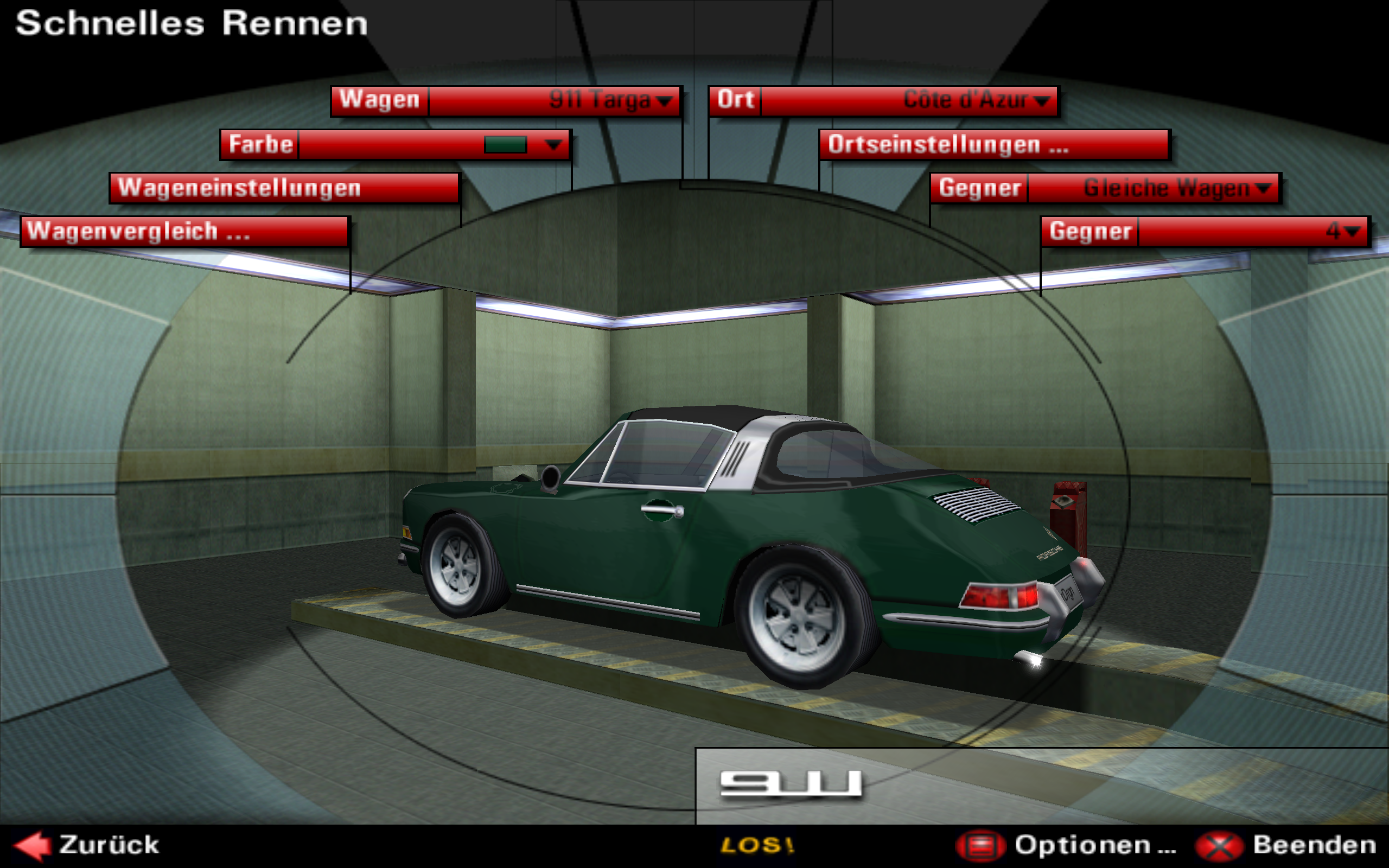Open Wageneinstellungen car settings
The height and width of the screenshot is (868, 1389).
pyautogui.click(x=285, y=188)
